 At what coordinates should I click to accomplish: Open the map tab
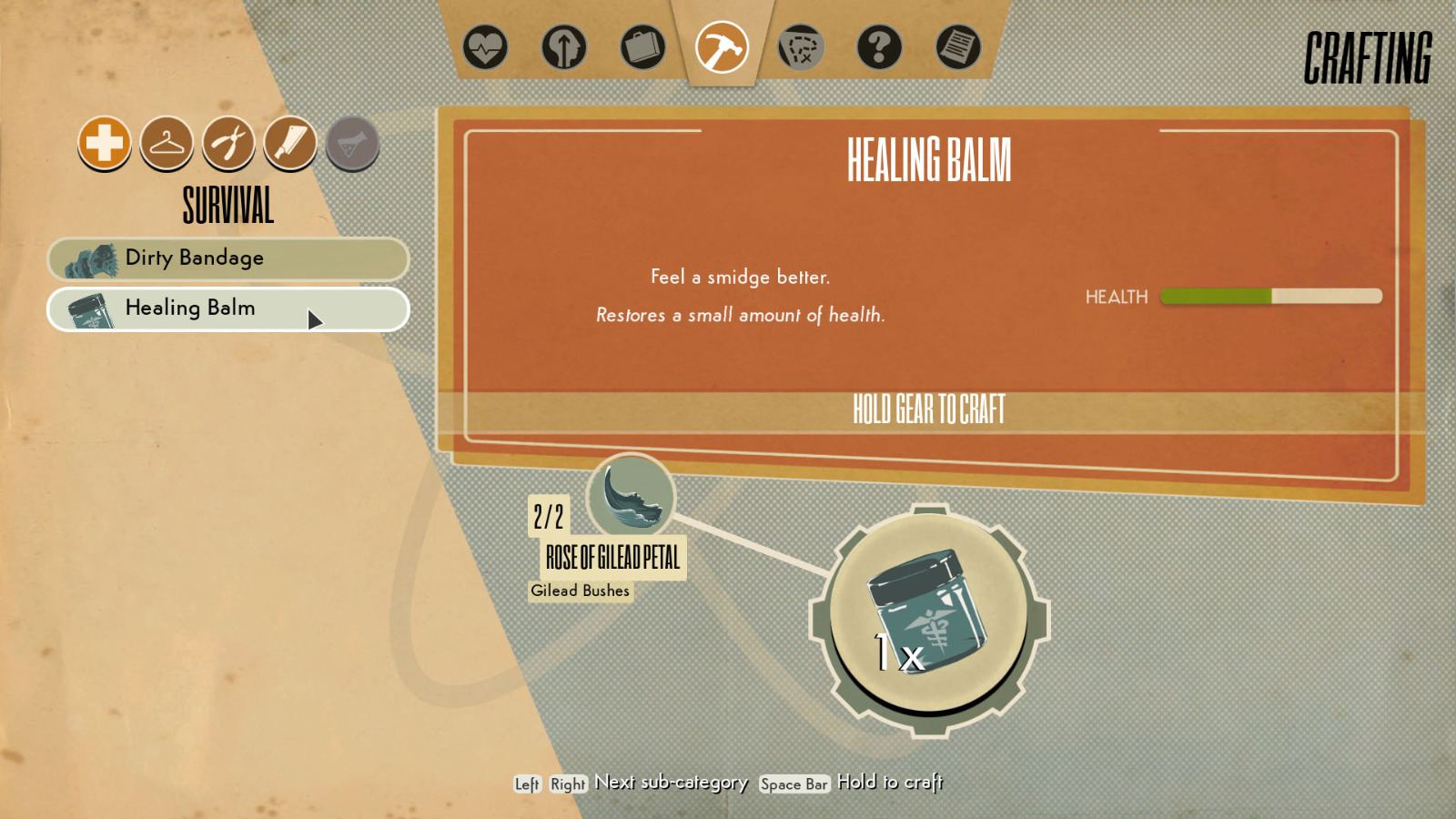click(x=801, y=47)
